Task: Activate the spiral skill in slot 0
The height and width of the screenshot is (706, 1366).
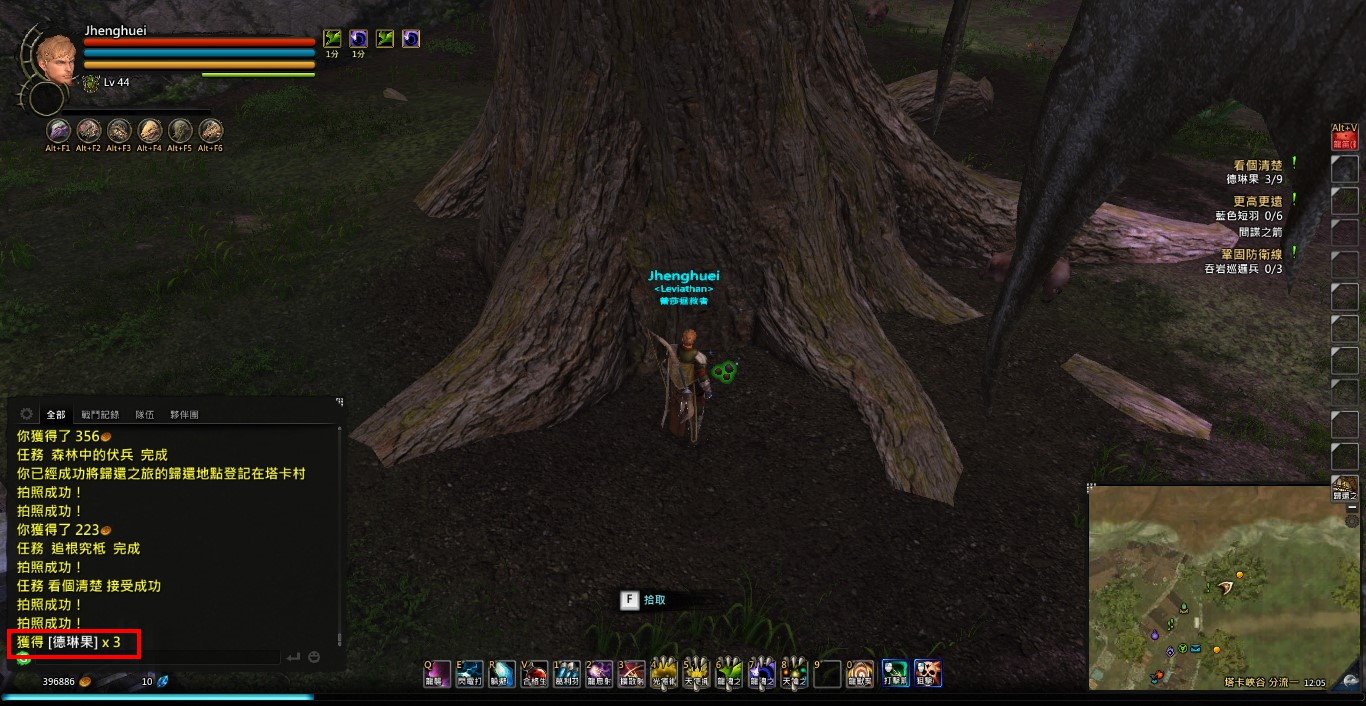Action: (860, 673)
